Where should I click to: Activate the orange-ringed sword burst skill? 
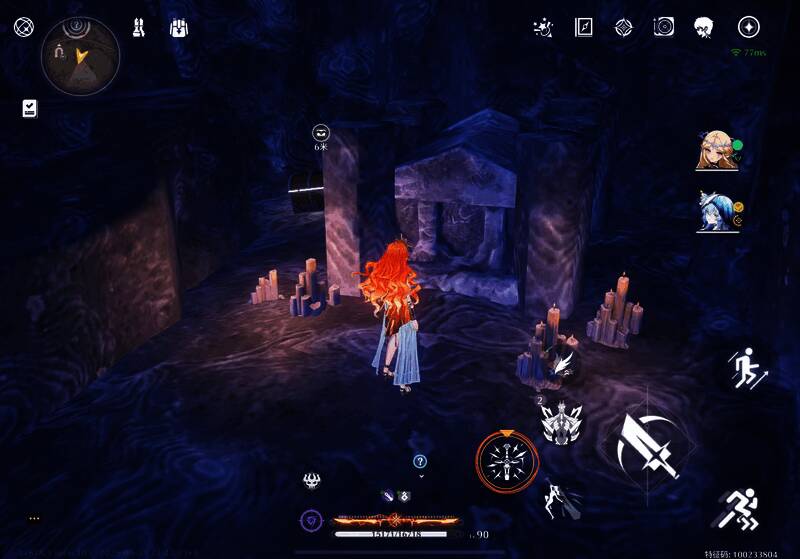(507, 460)
